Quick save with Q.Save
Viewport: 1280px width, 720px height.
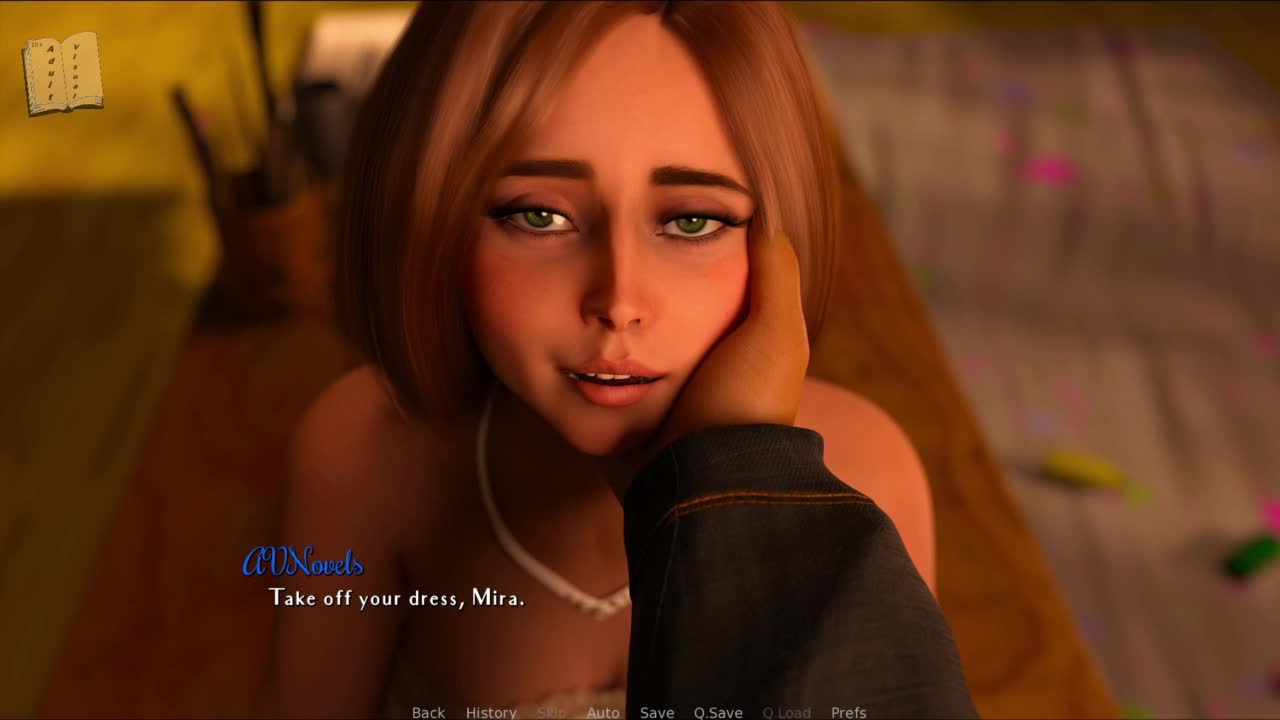click(718, 712)
